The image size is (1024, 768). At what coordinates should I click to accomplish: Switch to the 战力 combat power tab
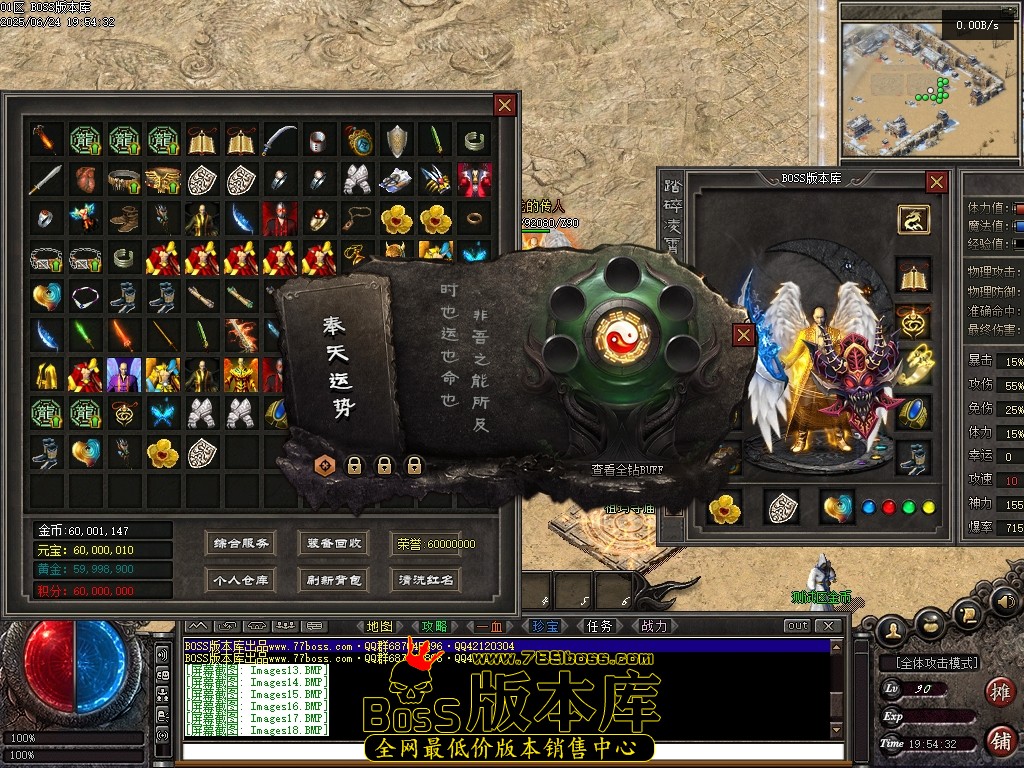(653, 626)
